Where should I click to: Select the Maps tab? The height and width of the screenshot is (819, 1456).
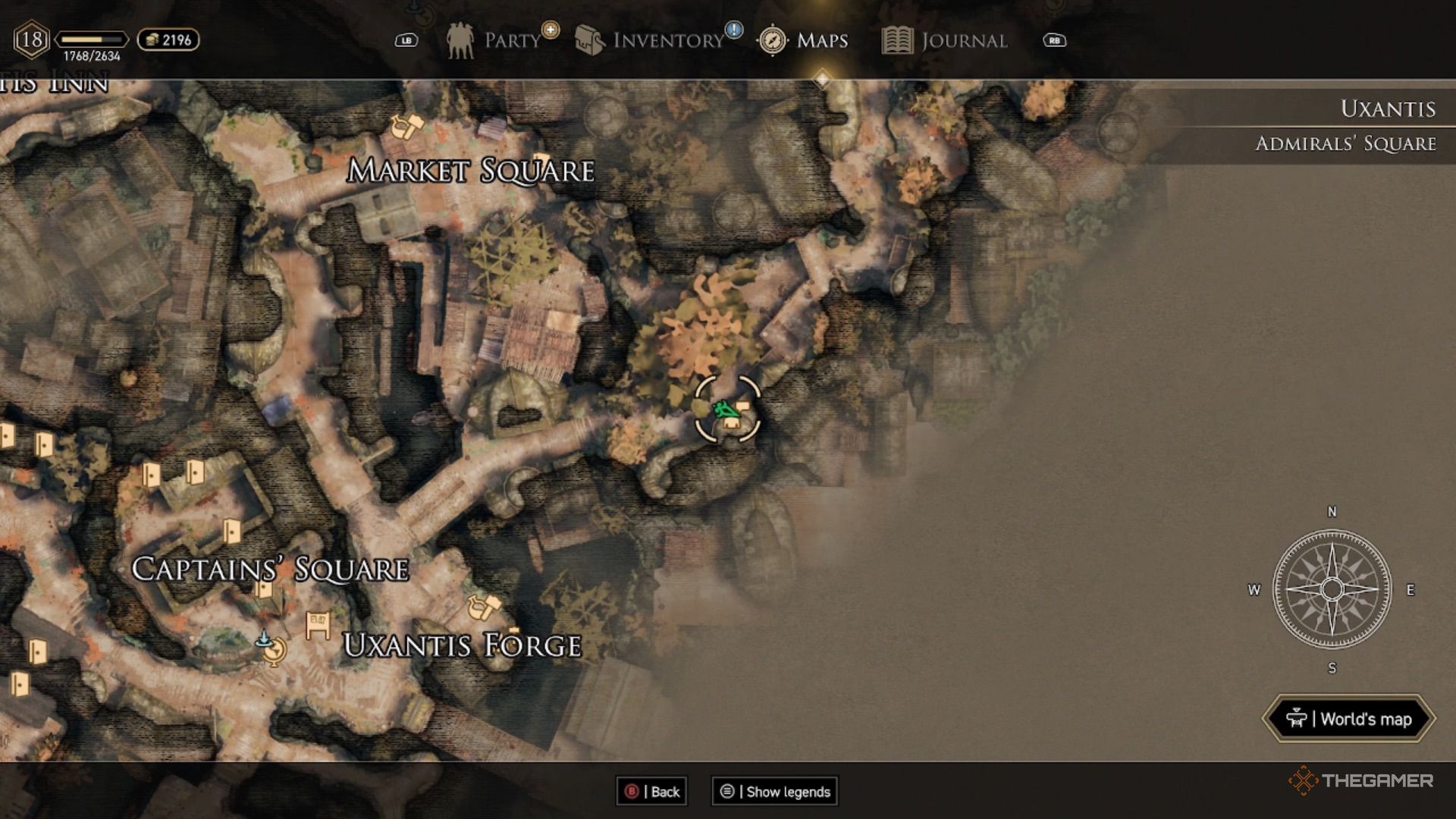(805, 40)
